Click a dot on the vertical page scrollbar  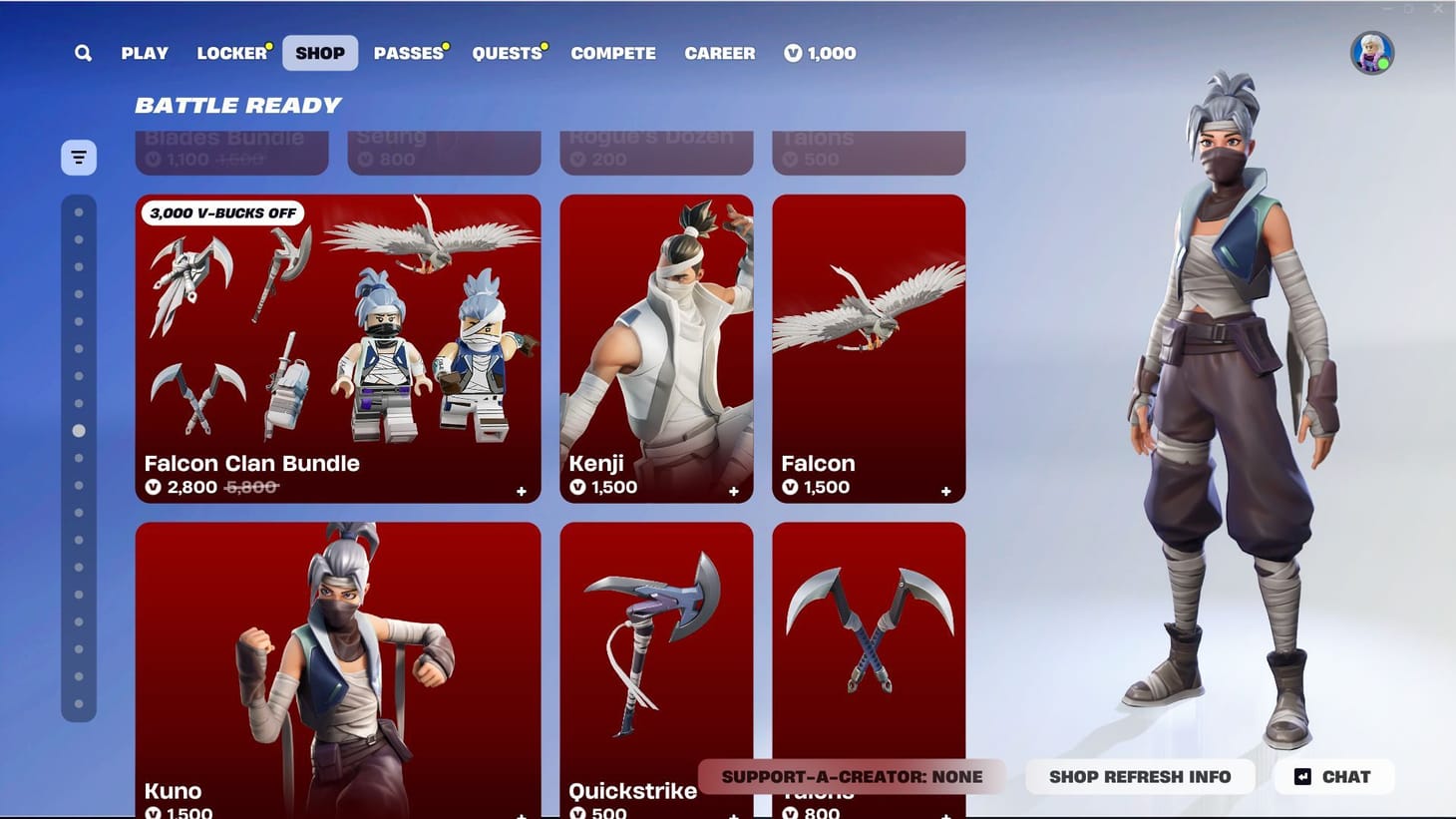point(78,432)
